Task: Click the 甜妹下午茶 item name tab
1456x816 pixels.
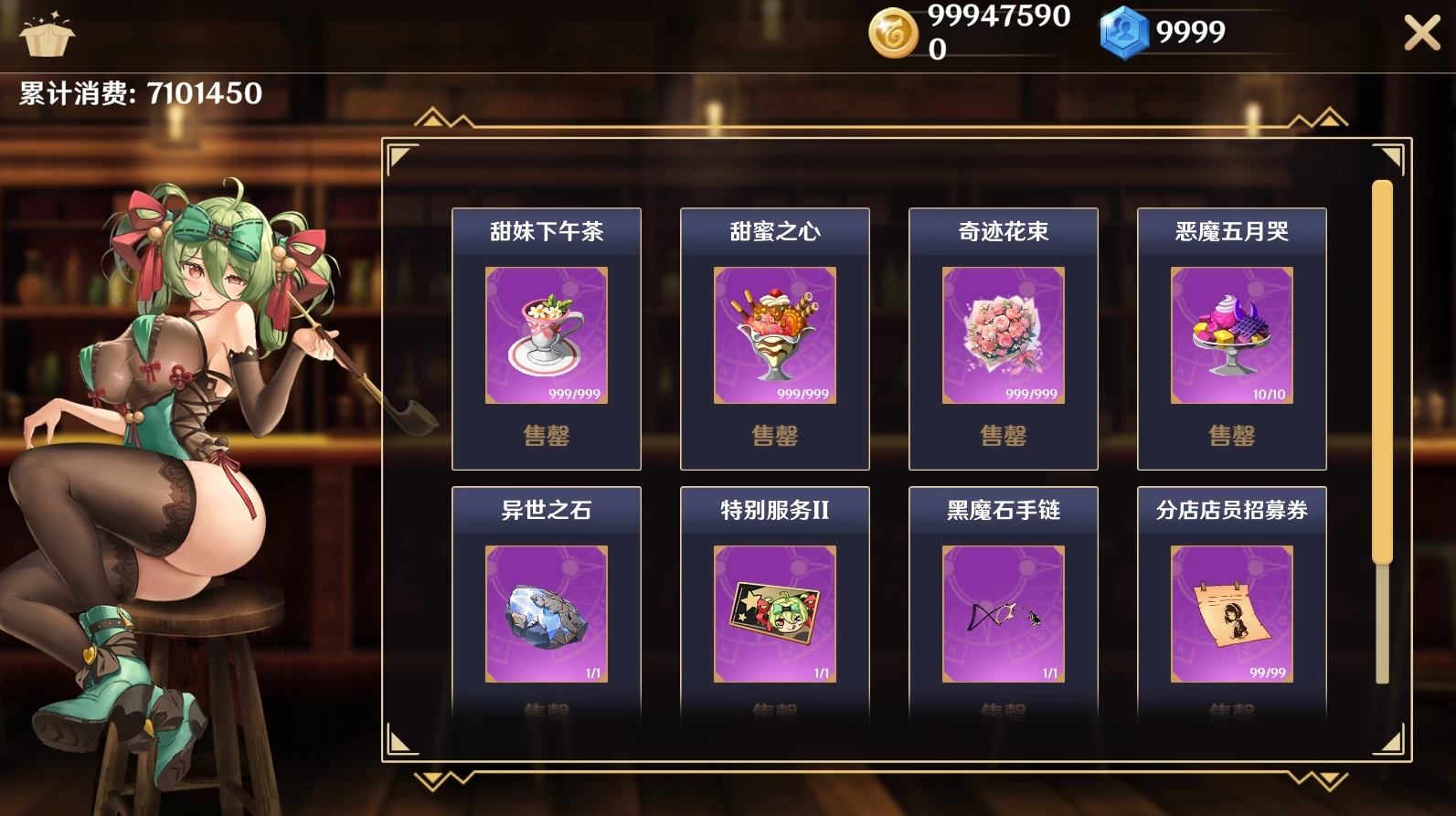Action: [x=546, y=232]
